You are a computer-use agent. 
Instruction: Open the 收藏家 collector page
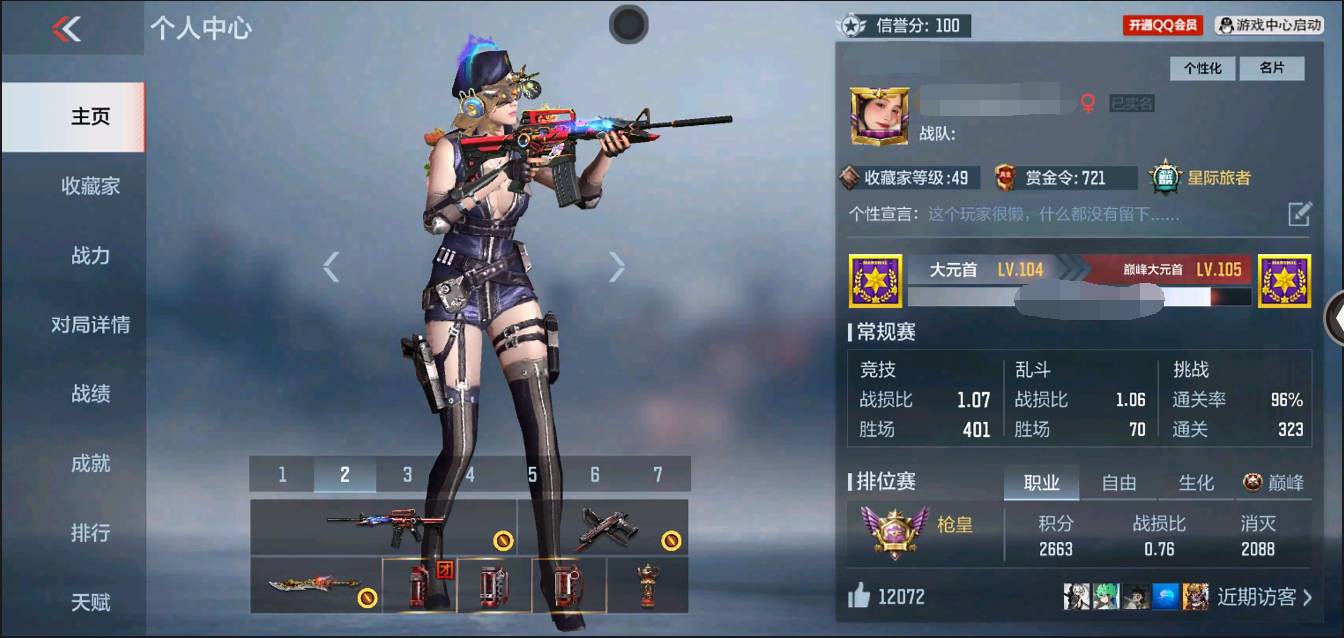(x=90, y=186)
